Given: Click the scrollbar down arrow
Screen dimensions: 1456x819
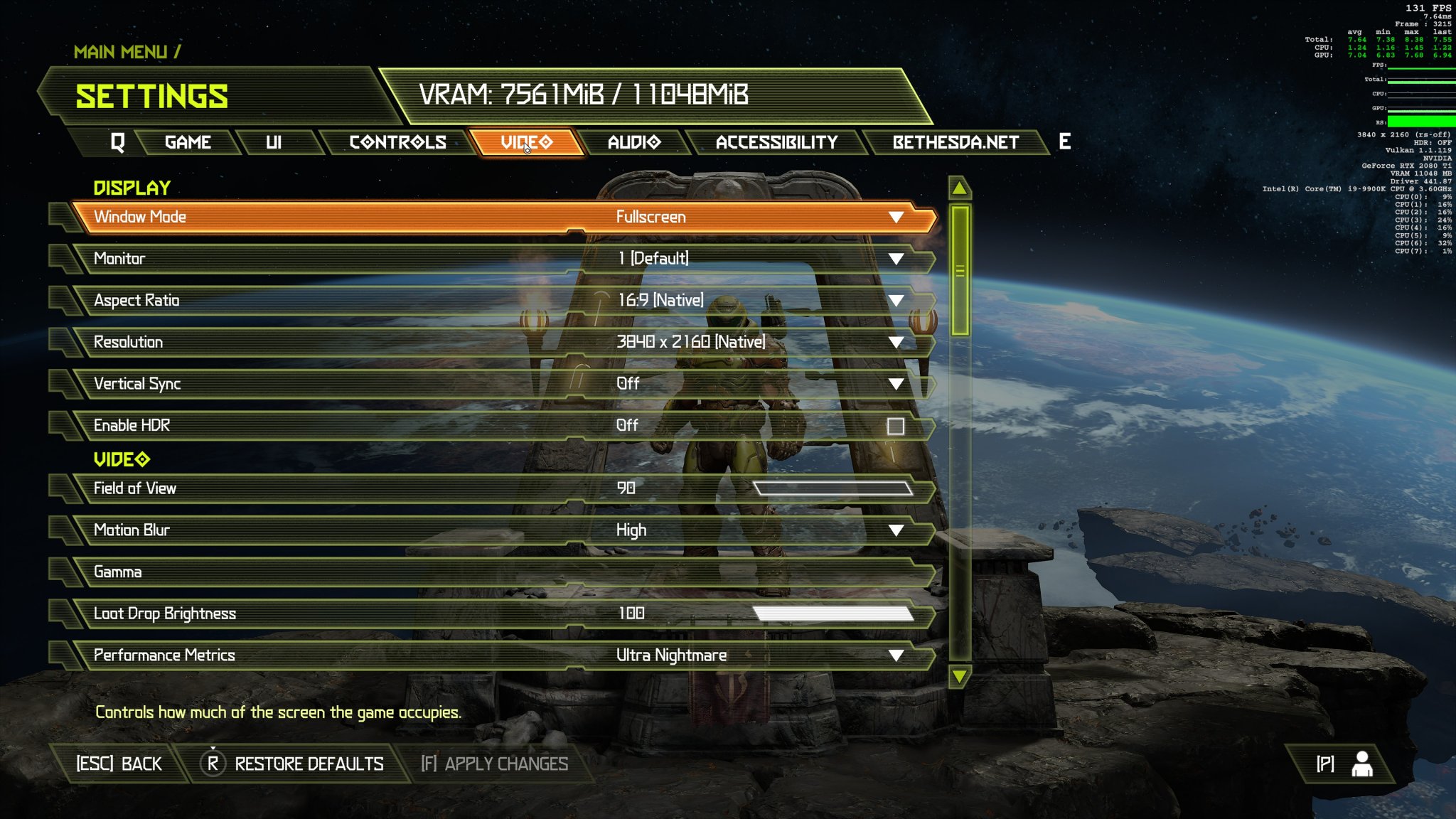Looking at the screenshot, I should tap(959, 677).
